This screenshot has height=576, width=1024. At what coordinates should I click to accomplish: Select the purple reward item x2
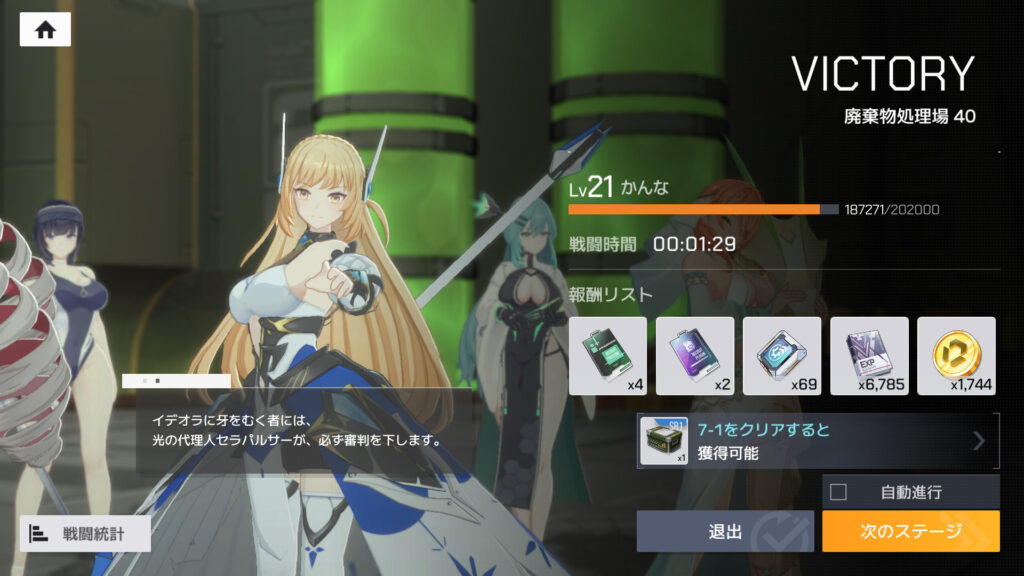click(x=694, y=356)
